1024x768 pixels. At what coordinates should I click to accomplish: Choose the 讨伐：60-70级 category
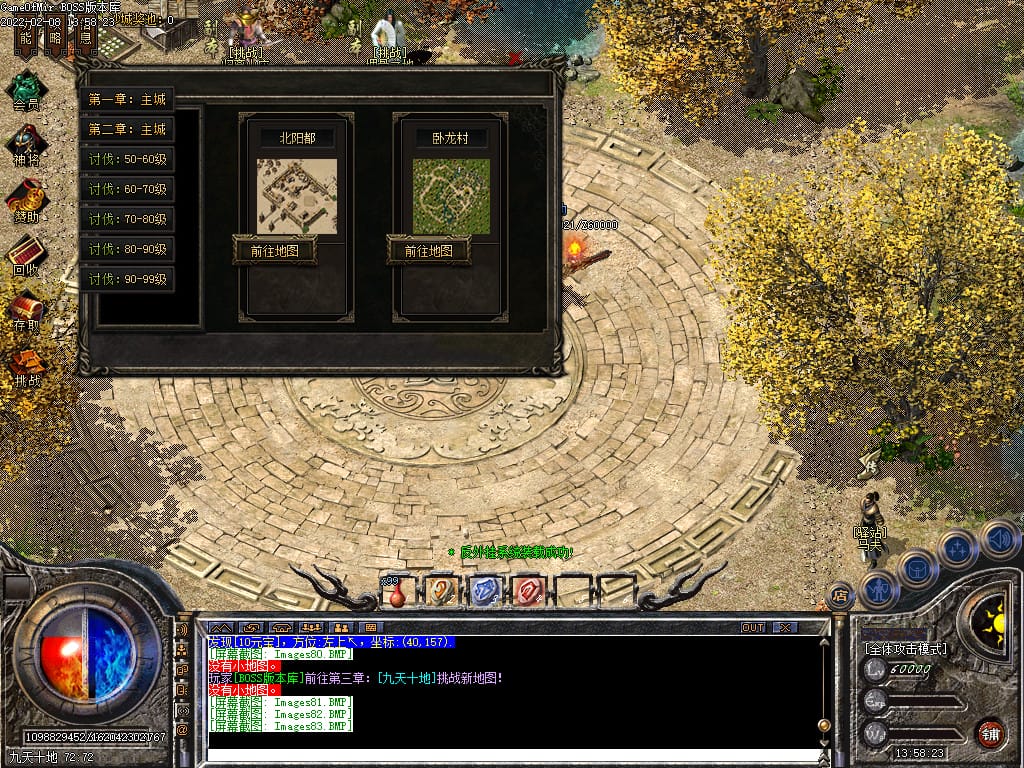(127, 189)
